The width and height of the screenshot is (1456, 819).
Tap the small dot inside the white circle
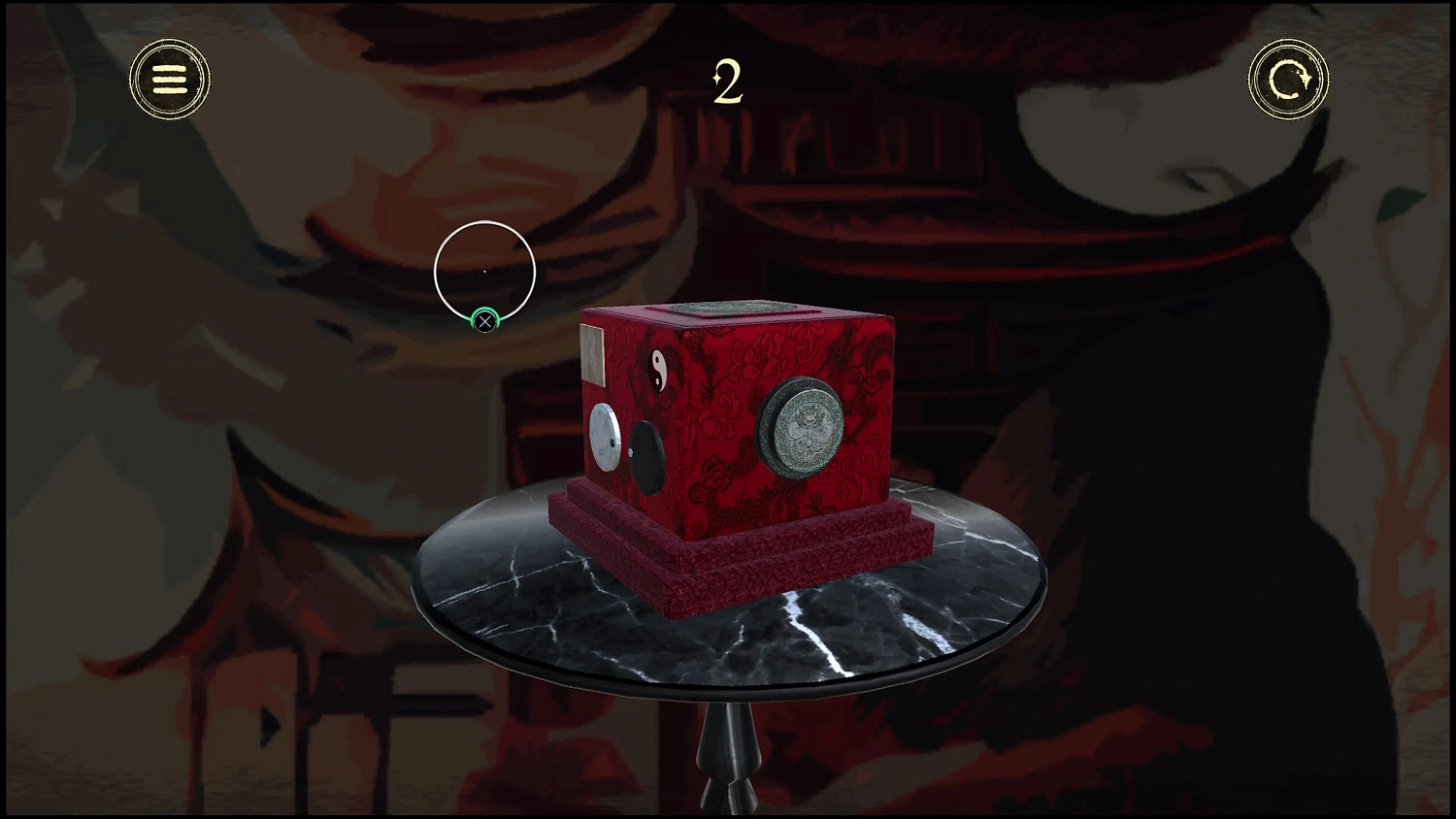pyautogui.click(x=483, y=273)
